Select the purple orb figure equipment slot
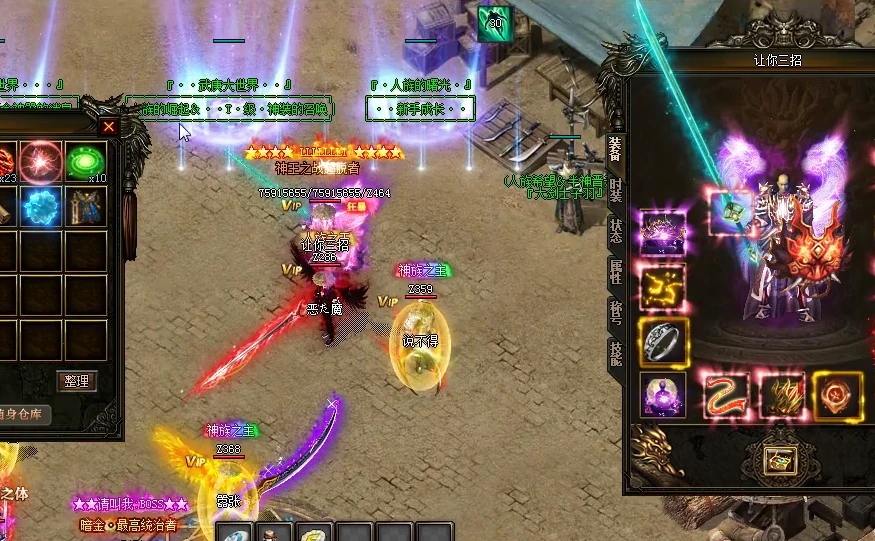This screenshot has height=541, width=875. 662,395
